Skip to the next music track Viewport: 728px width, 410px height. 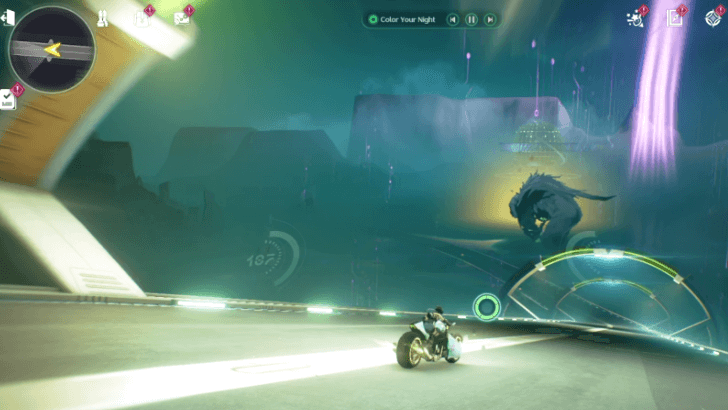pyautogui.click(x=489, y=19)
